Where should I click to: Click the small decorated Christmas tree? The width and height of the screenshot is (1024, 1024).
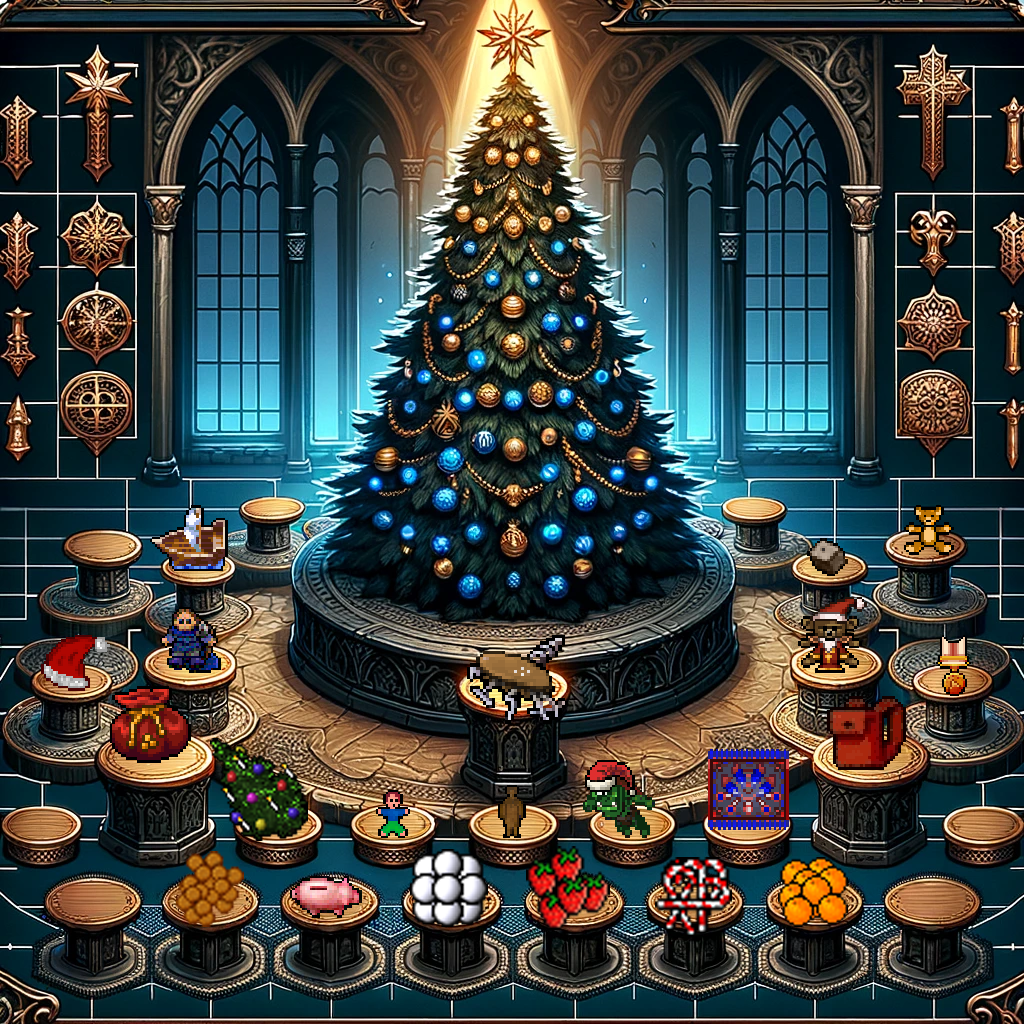tap(258, 790)
